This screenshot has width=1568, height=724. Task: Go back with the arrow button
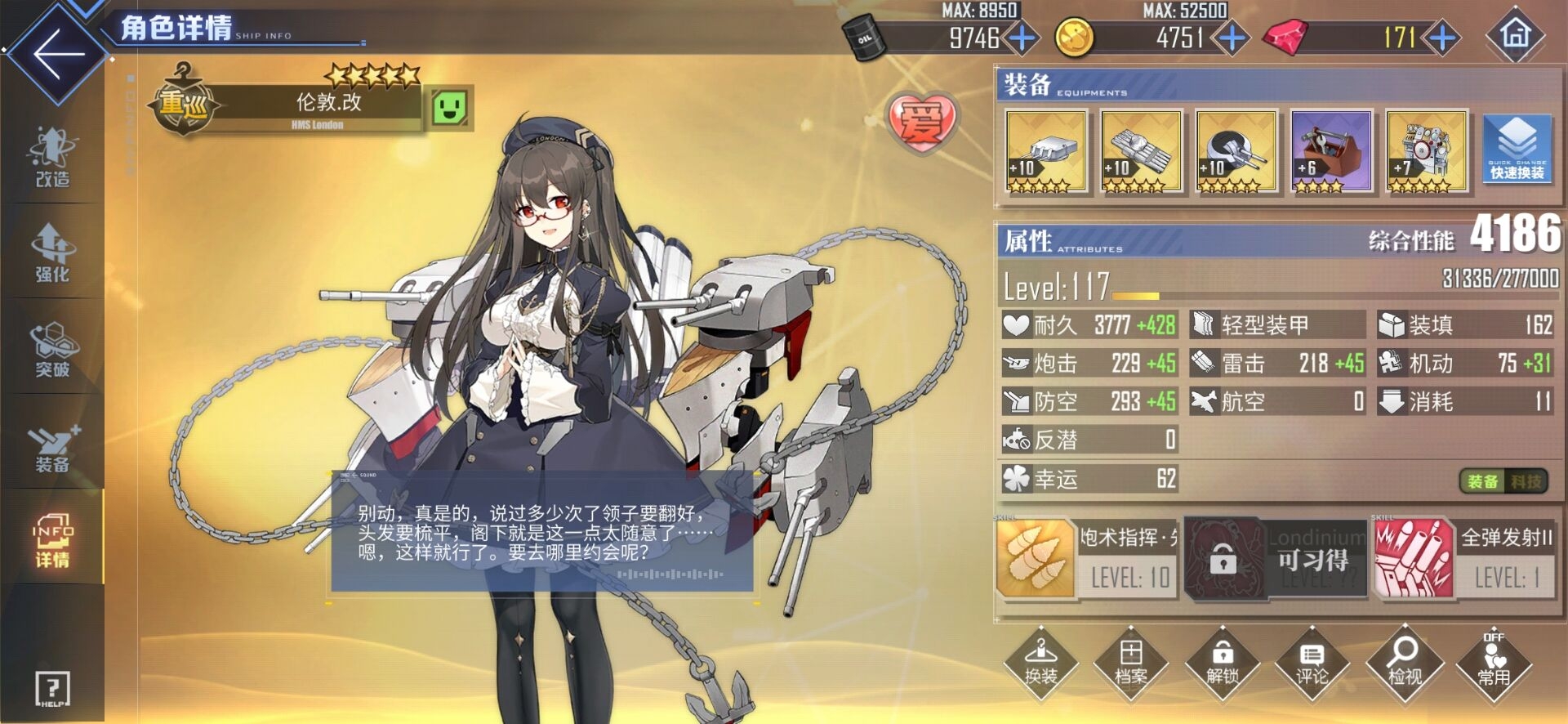tap(57, 54)
